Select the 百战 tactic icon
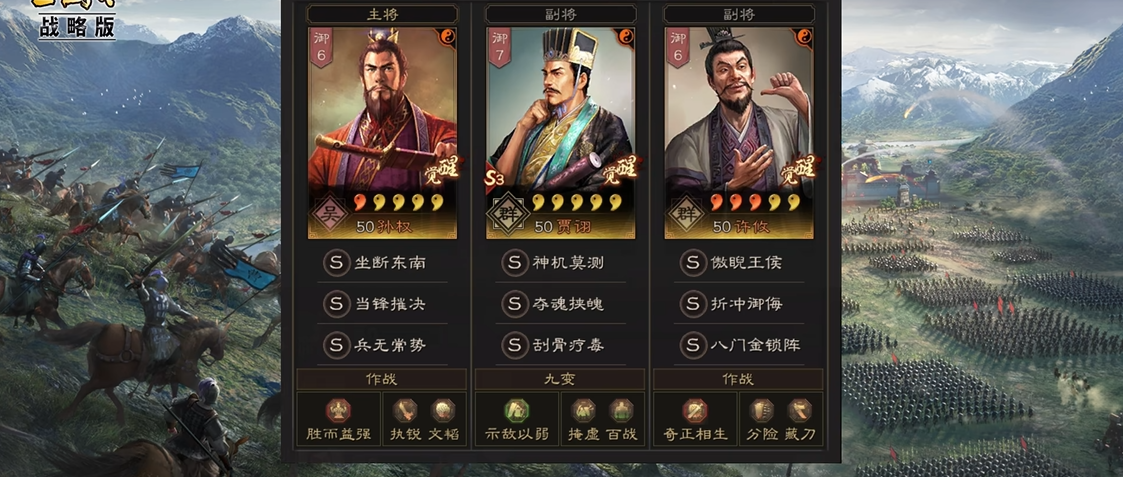Viewport: 1123px width, 477px height. [621, 410]
